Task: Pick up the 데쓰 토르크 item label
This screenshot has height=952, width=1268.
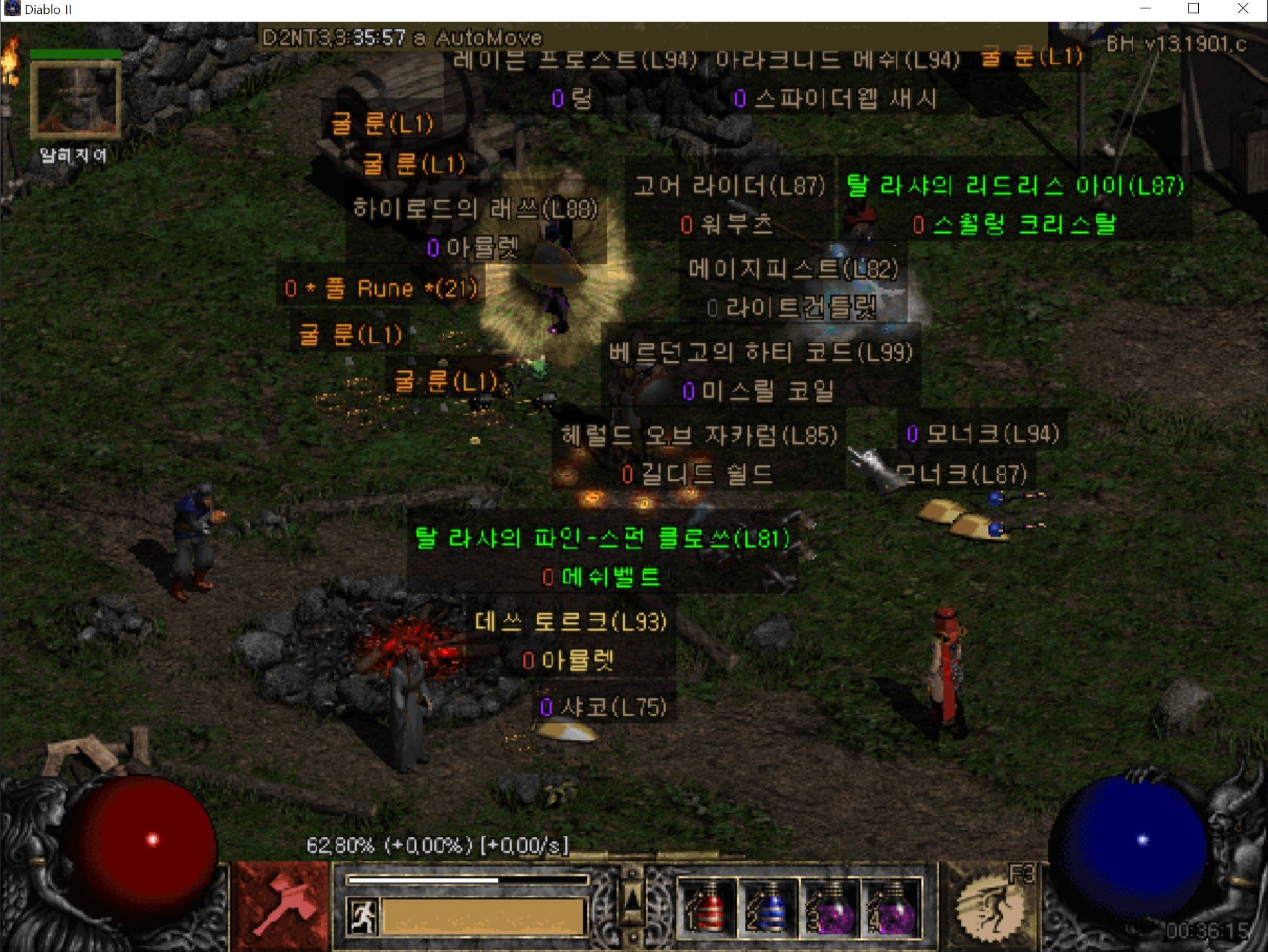Action: click(x=570, y=621)
